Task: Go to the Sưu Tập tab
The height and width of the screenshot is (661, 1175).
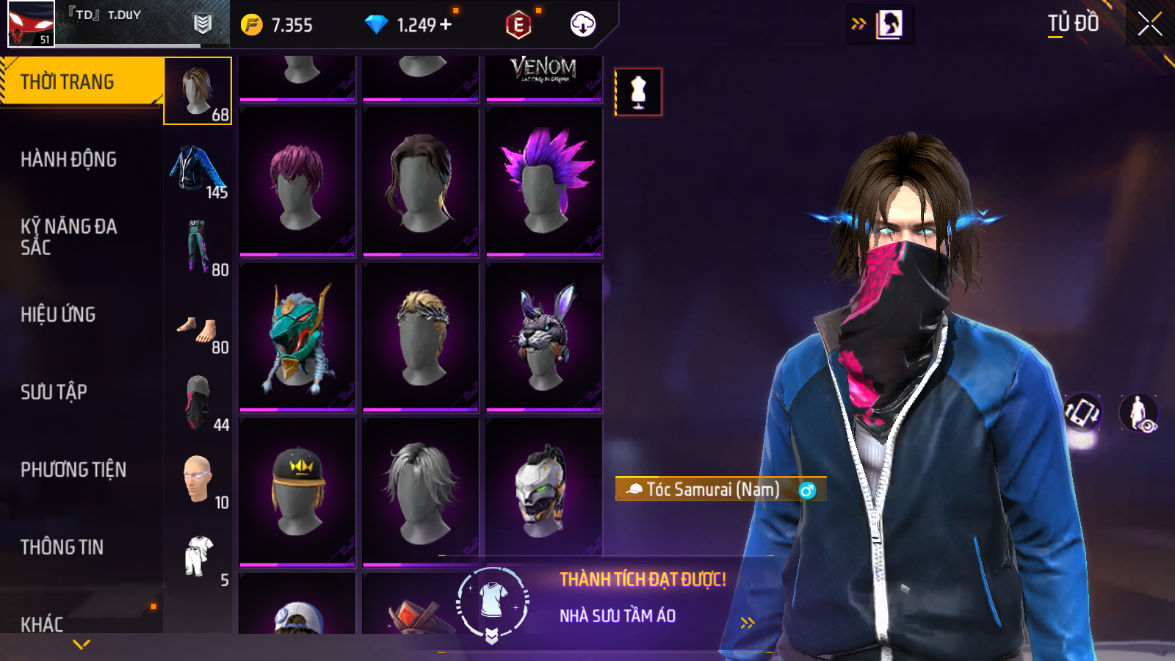Action: coord(54,391)
